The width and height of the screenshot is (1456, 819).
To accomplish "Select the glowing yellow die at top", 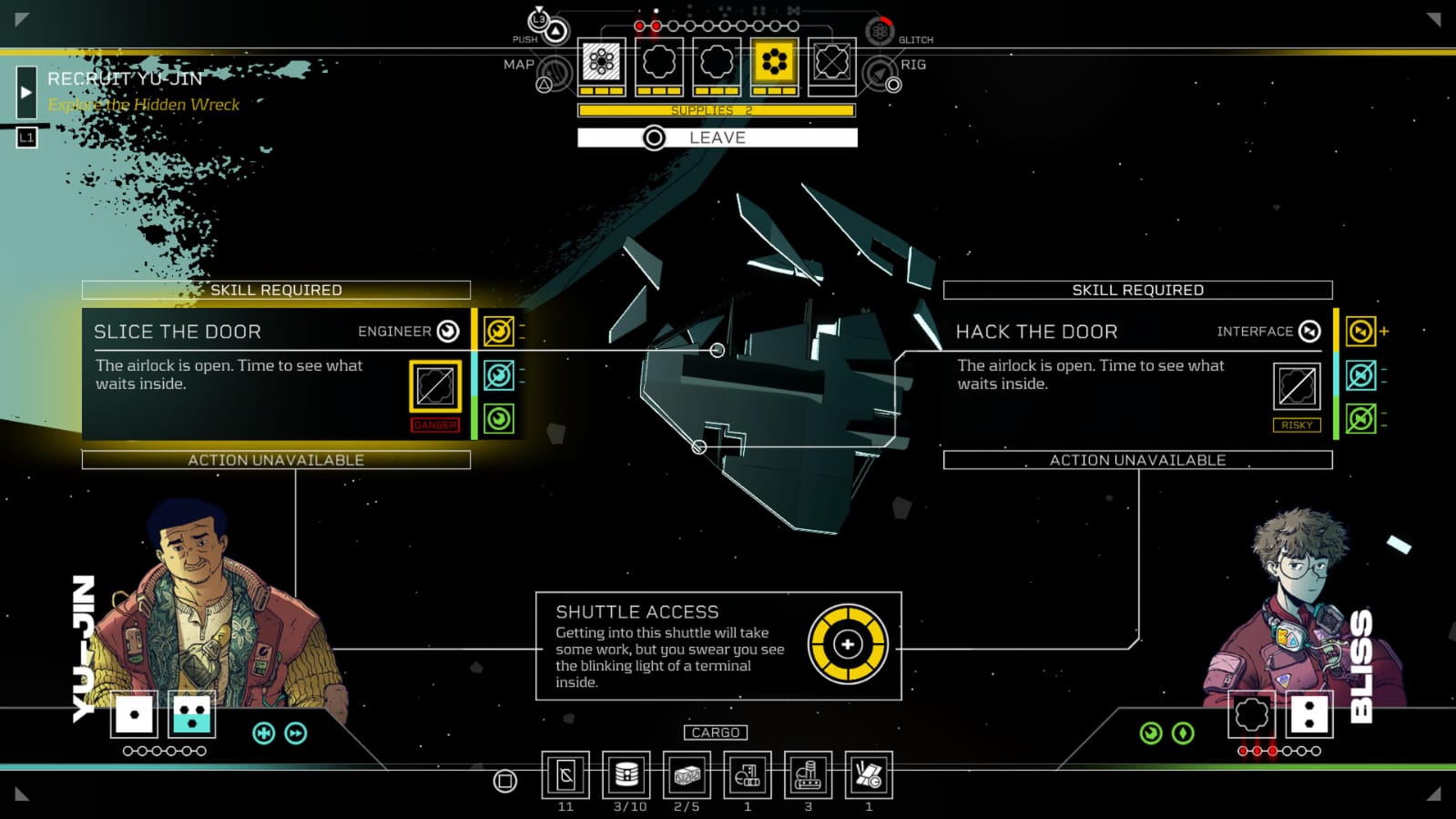I will click(774, 62).
